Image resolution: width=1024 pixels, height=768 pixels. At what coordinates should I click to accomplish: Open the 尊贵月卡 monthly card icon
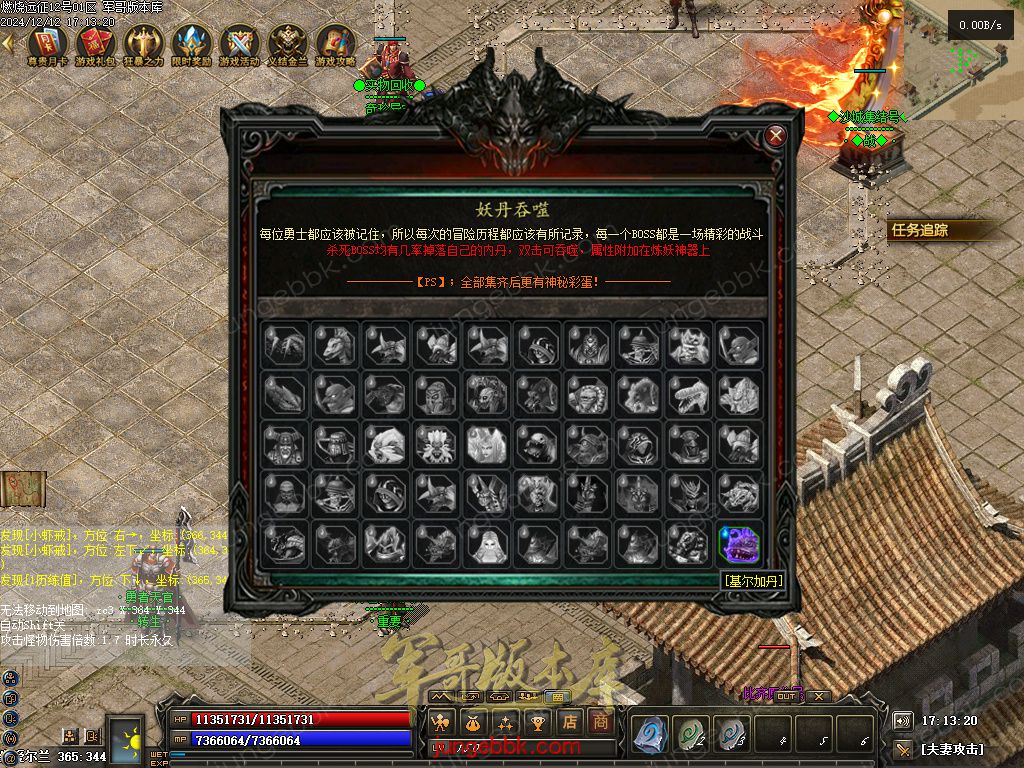46,43
